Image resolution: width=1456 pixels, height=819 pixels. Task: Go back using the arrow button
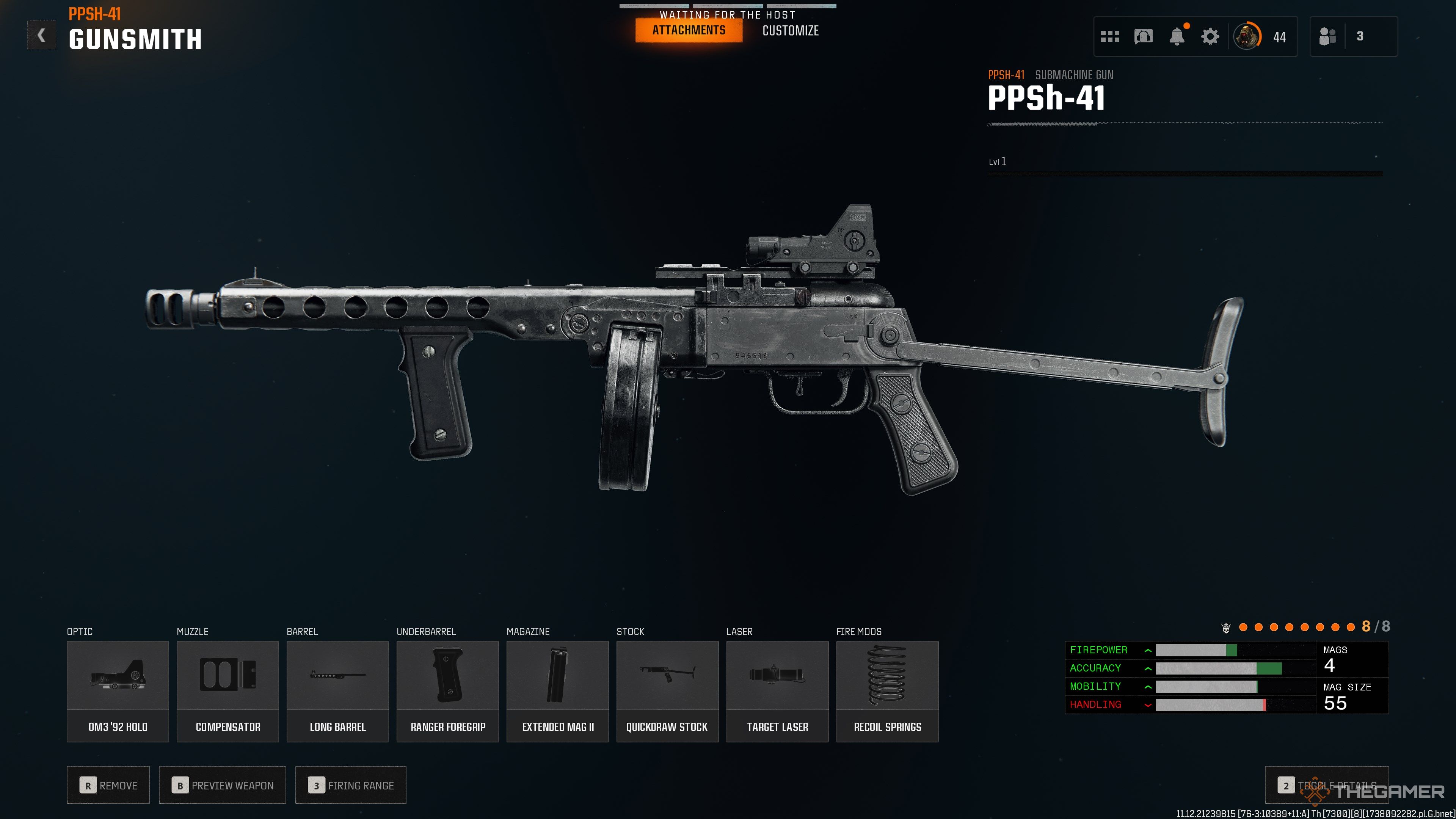tap(41, 36)
